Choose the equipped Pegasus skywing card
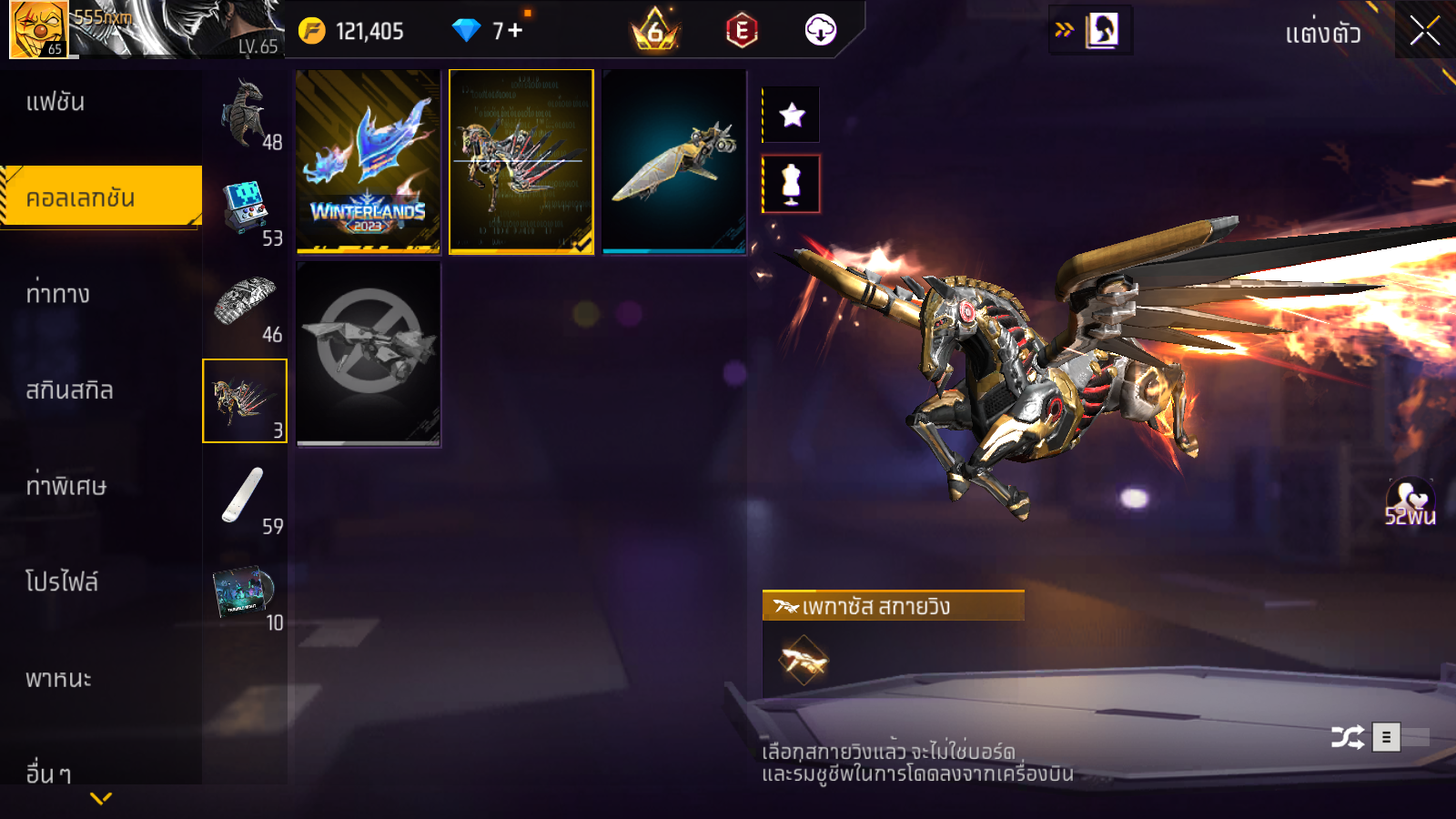 pyautogui.click(x=521, y=161)
